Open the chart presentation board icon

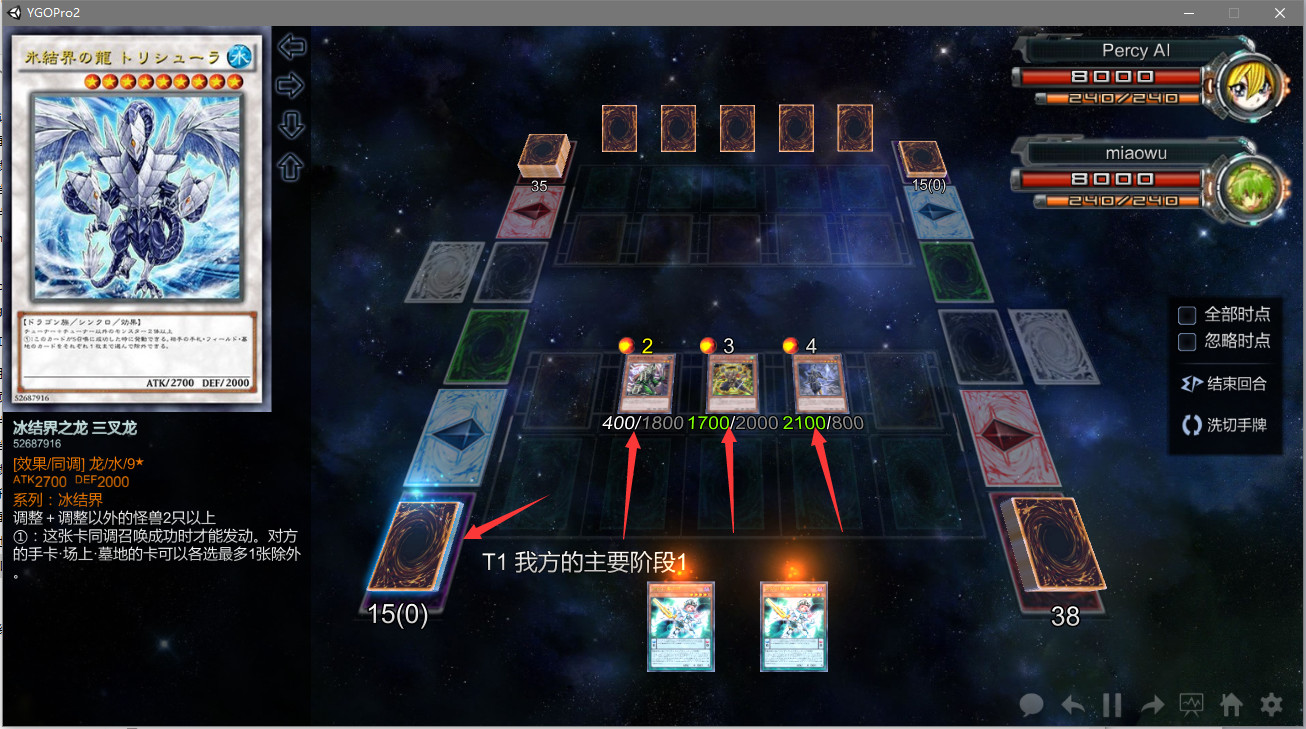click(1191, 705)
